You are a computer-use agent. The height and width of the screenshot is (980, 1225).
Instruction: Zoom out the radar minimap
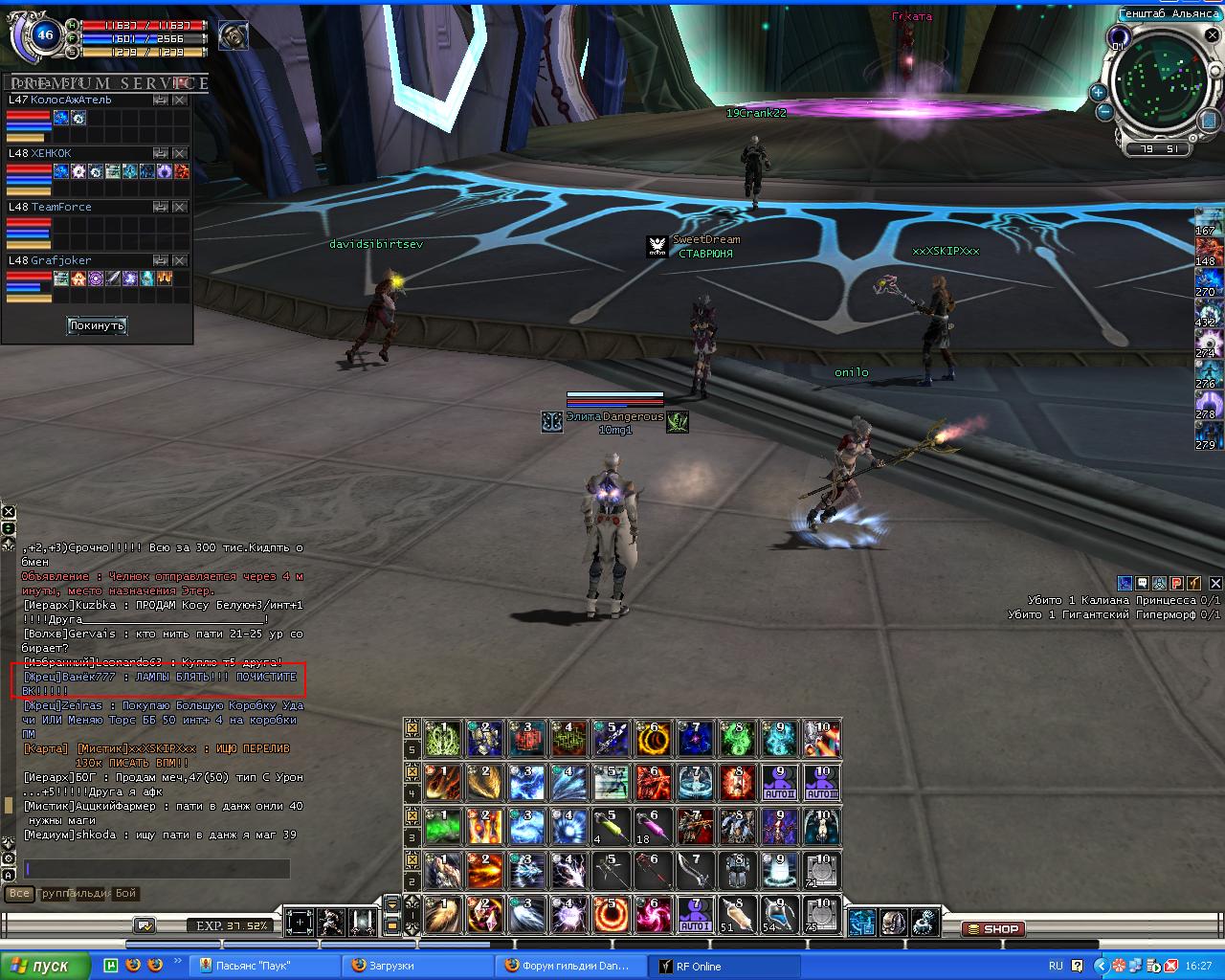1103,111
